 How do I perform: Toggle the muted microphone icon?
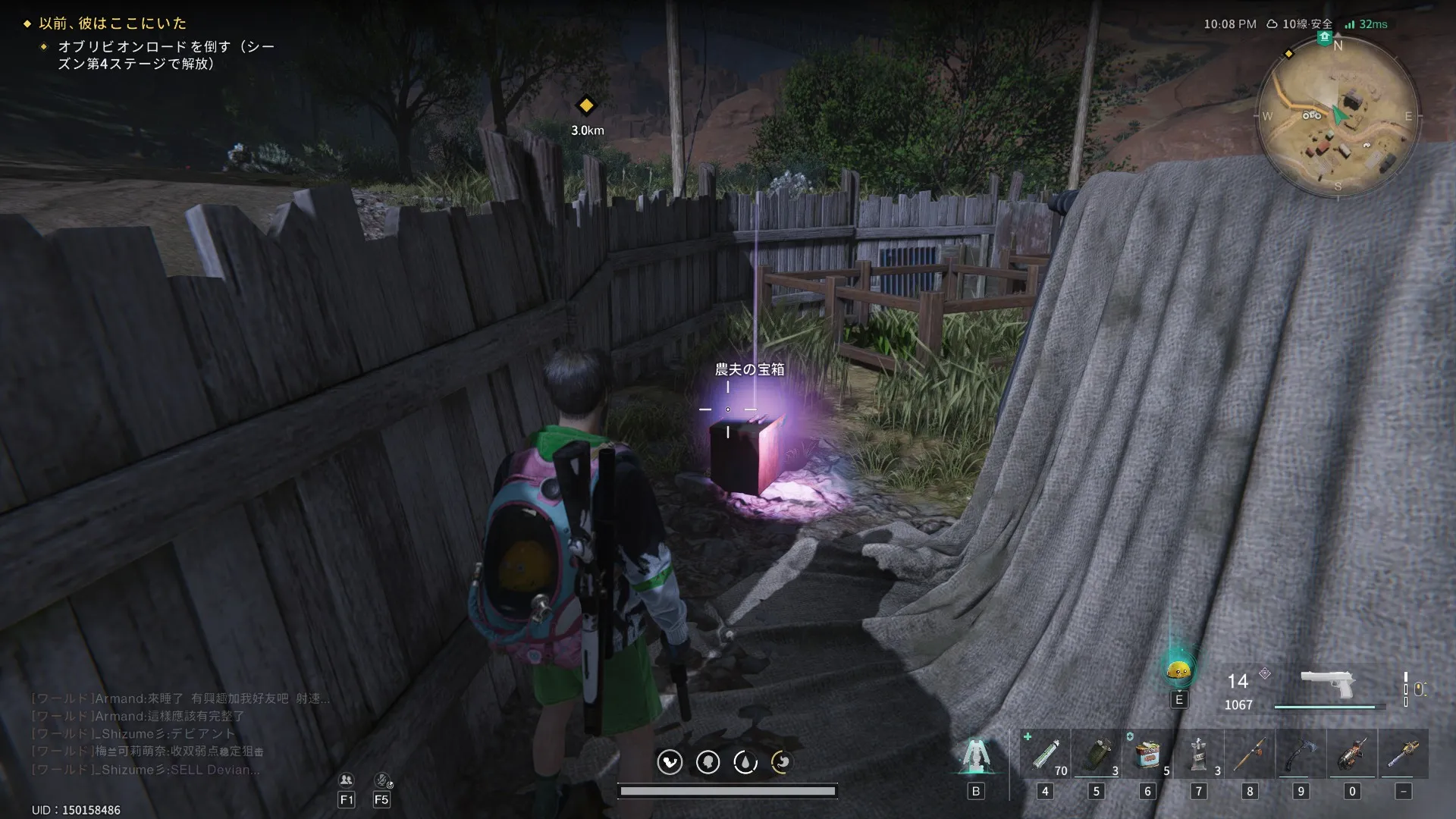(x=382, y=780)
